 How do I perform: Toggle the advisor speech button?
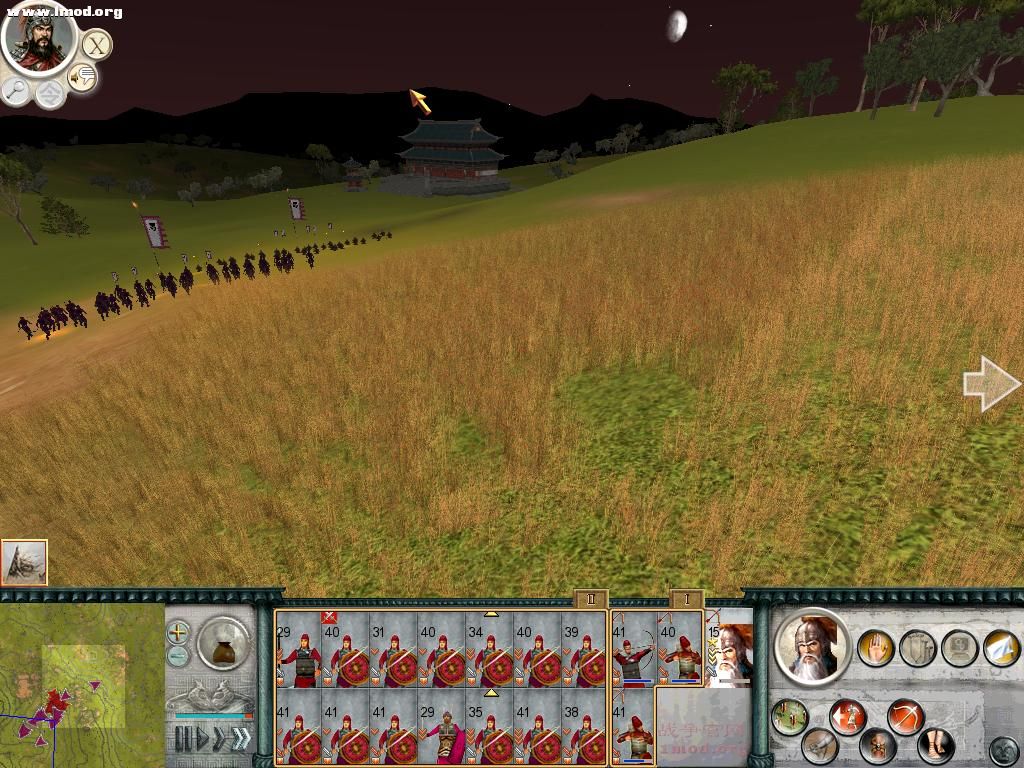pos(82,77)
